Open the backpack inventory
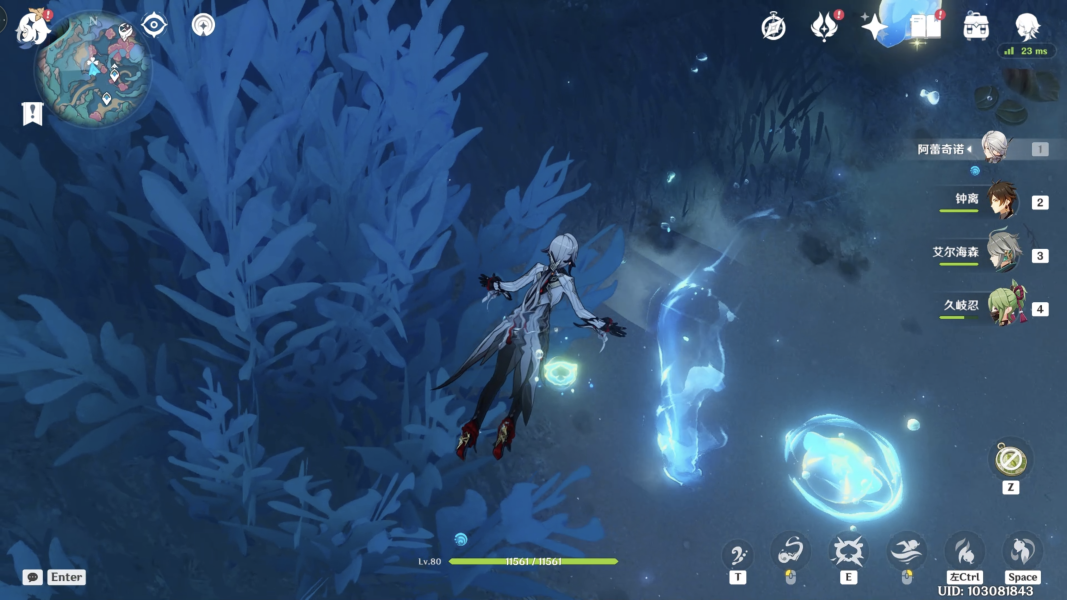This screenshot has width=1067, height=600. click(977, 27)
